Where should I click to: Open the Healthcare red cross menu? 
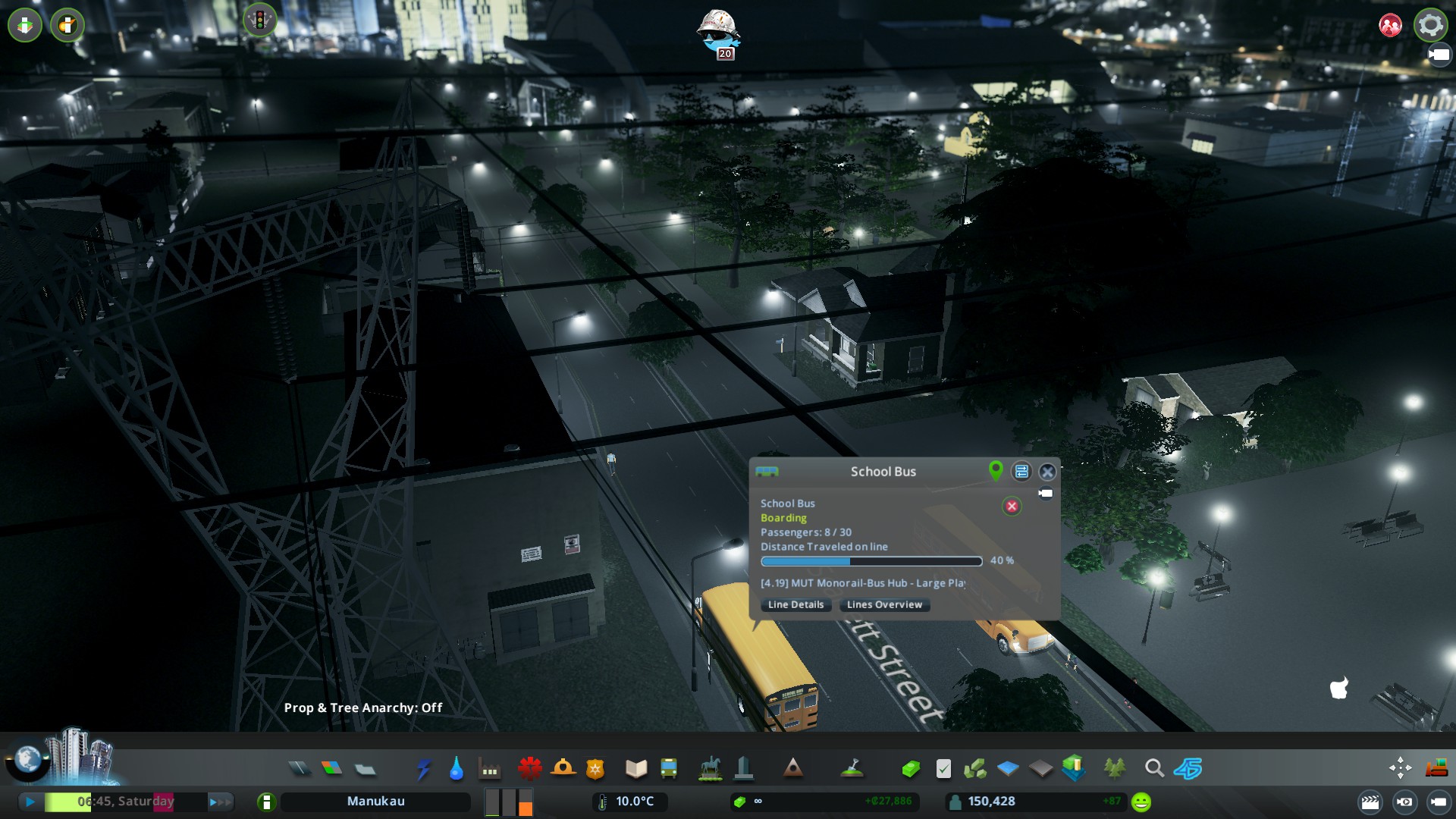529,769
